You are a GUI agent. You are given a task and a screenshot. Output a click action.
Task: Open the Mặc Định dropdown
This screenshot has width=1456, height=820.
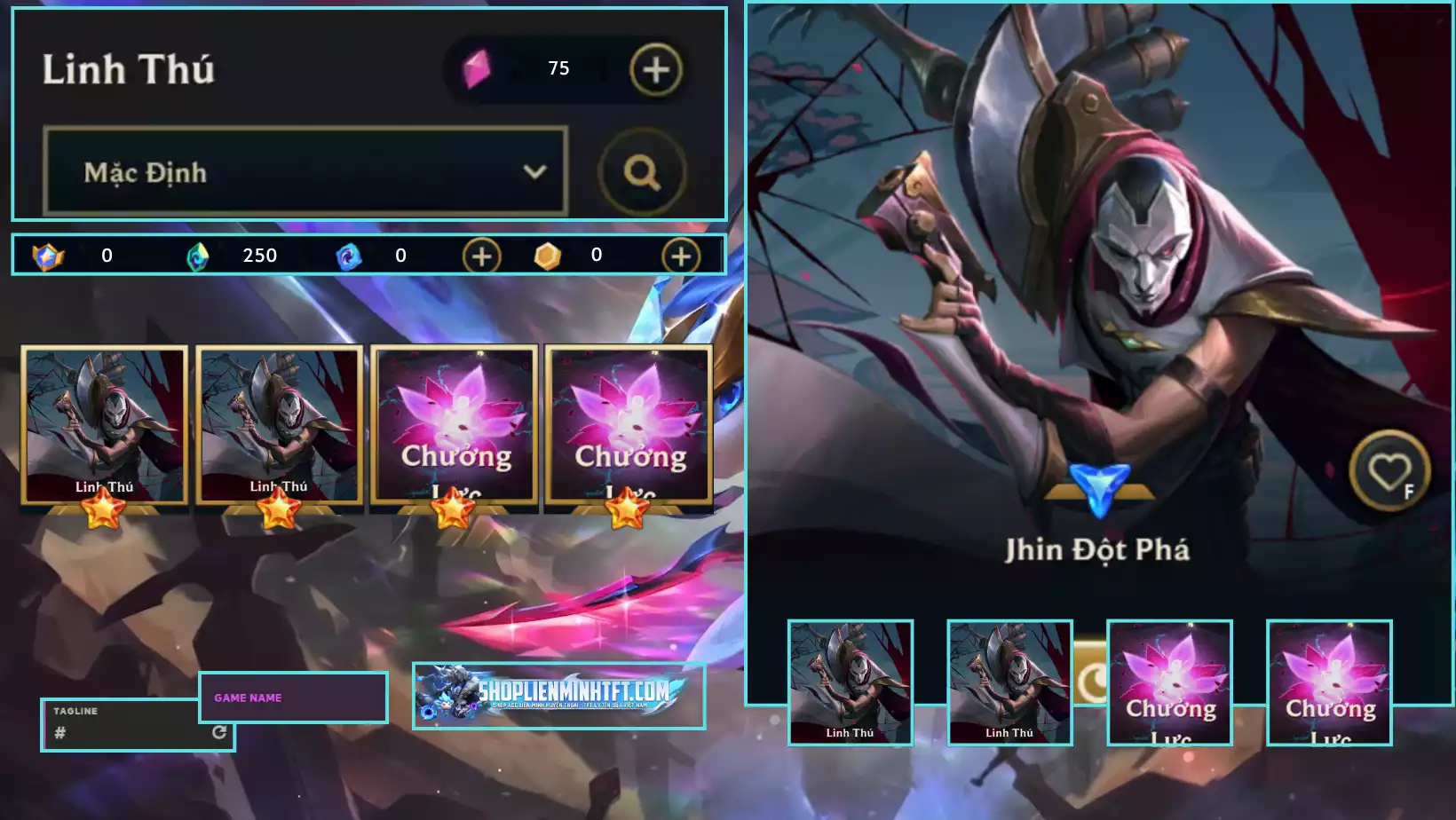(305, 174)
